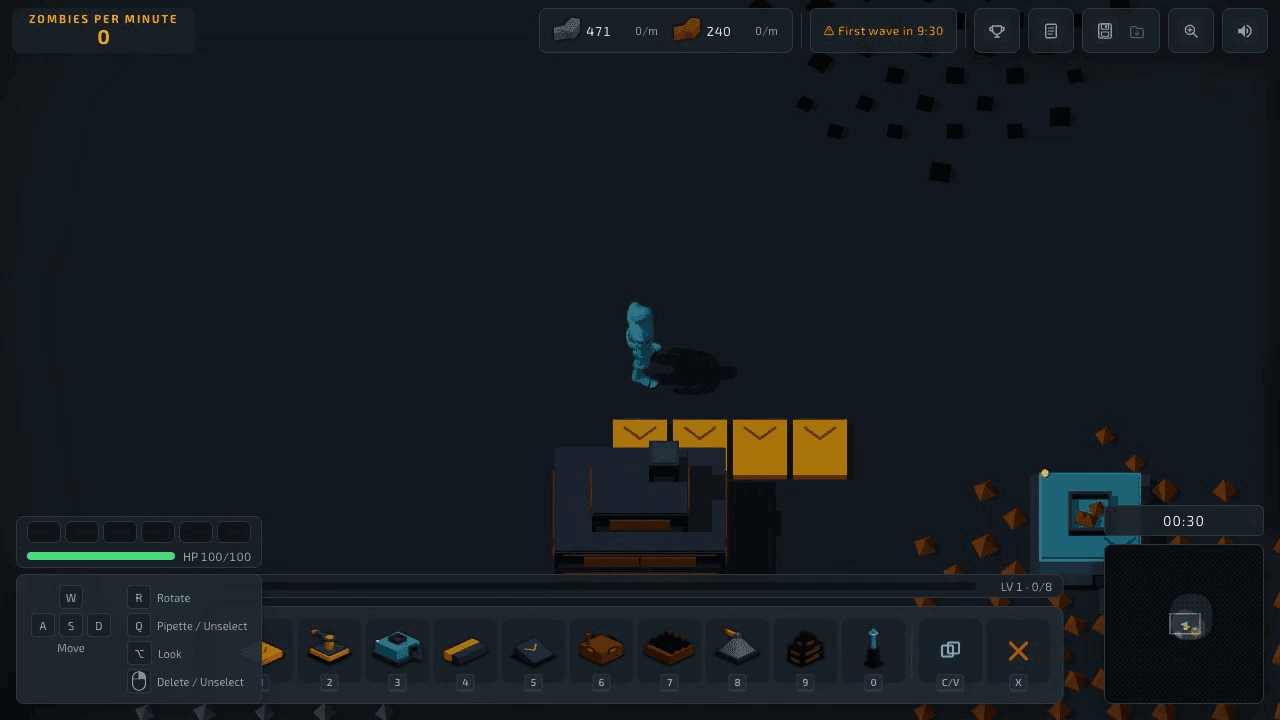The image size is (1280, 720).
Task: Save the game with floppy disk icon
Action: coord(1105,30)
